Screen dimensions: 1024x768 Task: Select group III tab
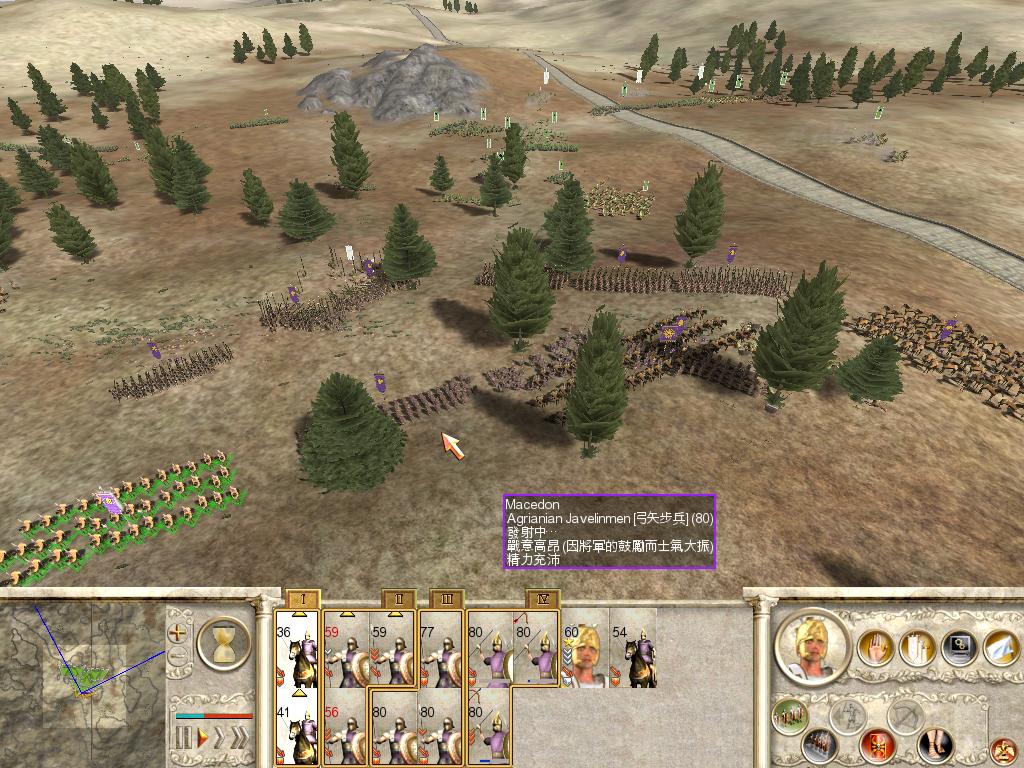pyautogui.click(x=446, y=599)
